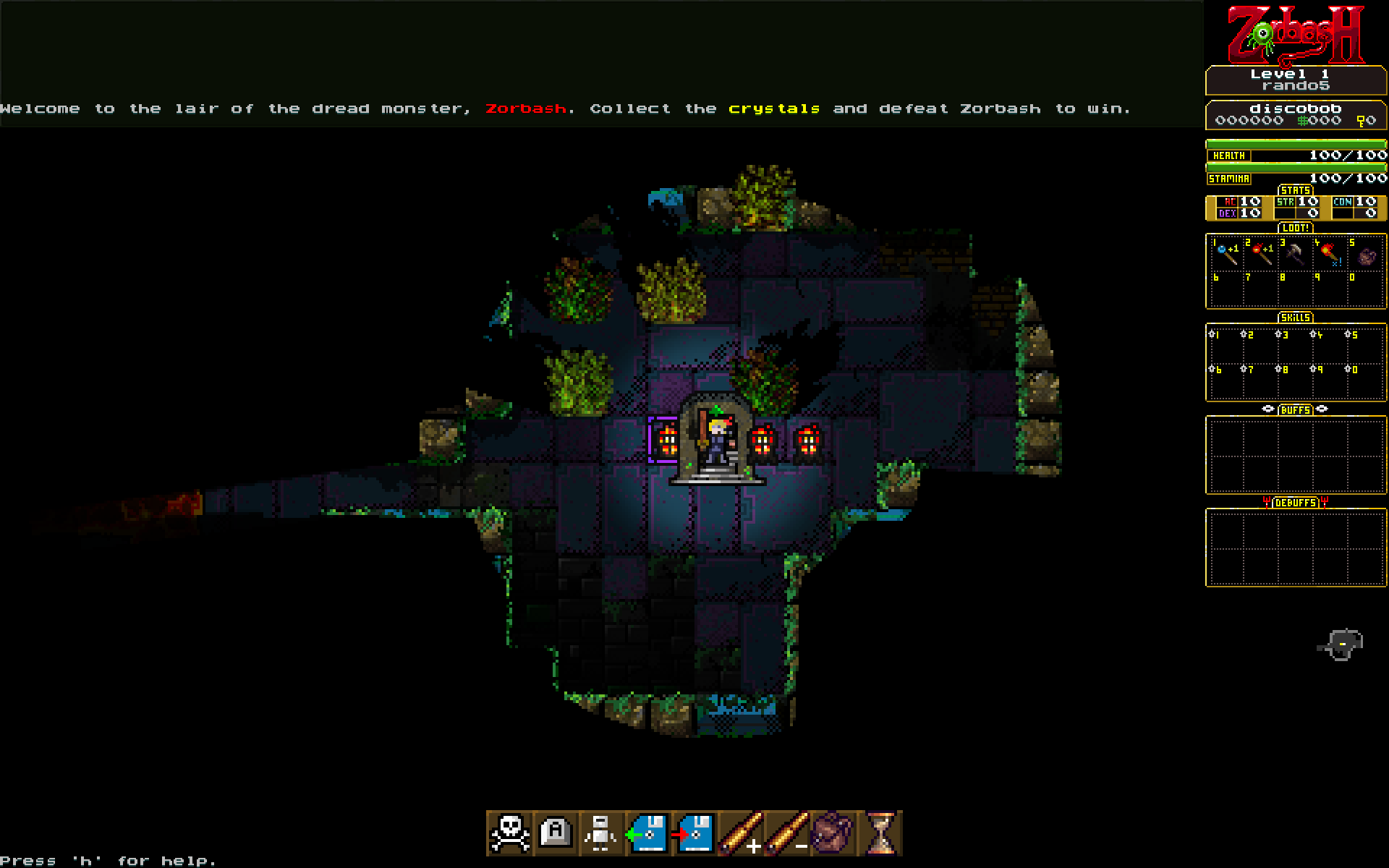Select the blue orb staff in loot slot 1
The image size is (1389, 868).
click(1226, 254)
